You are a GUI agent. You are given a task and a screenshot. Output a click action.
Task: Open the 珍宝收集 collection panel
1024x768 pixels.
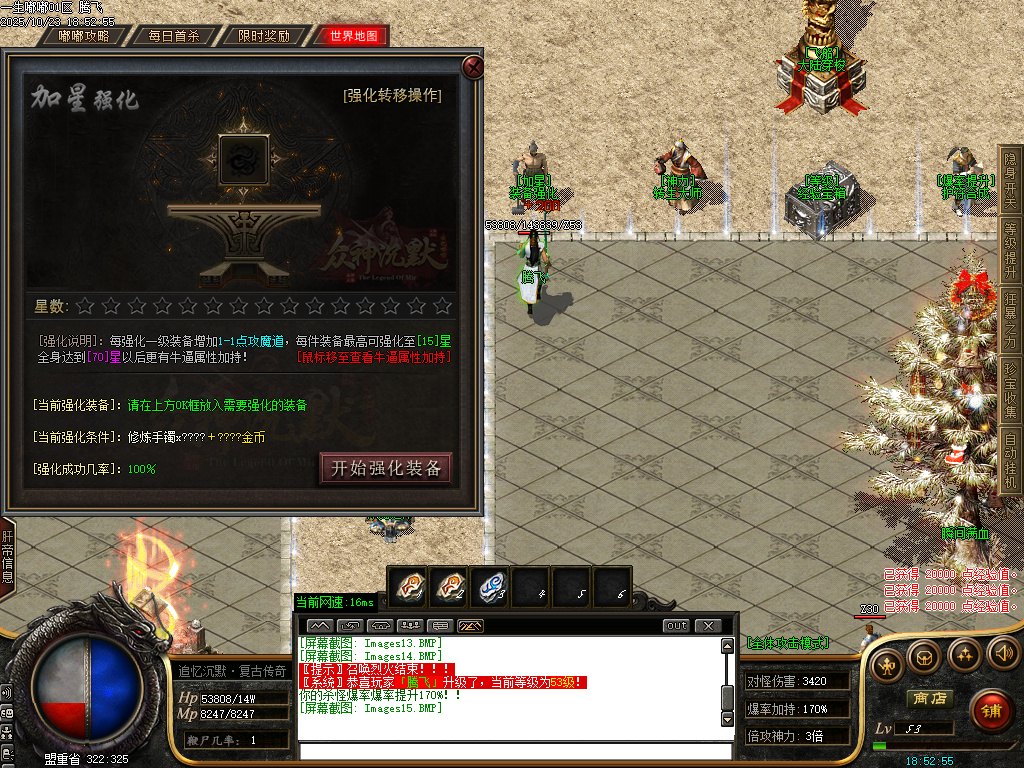1010,391
